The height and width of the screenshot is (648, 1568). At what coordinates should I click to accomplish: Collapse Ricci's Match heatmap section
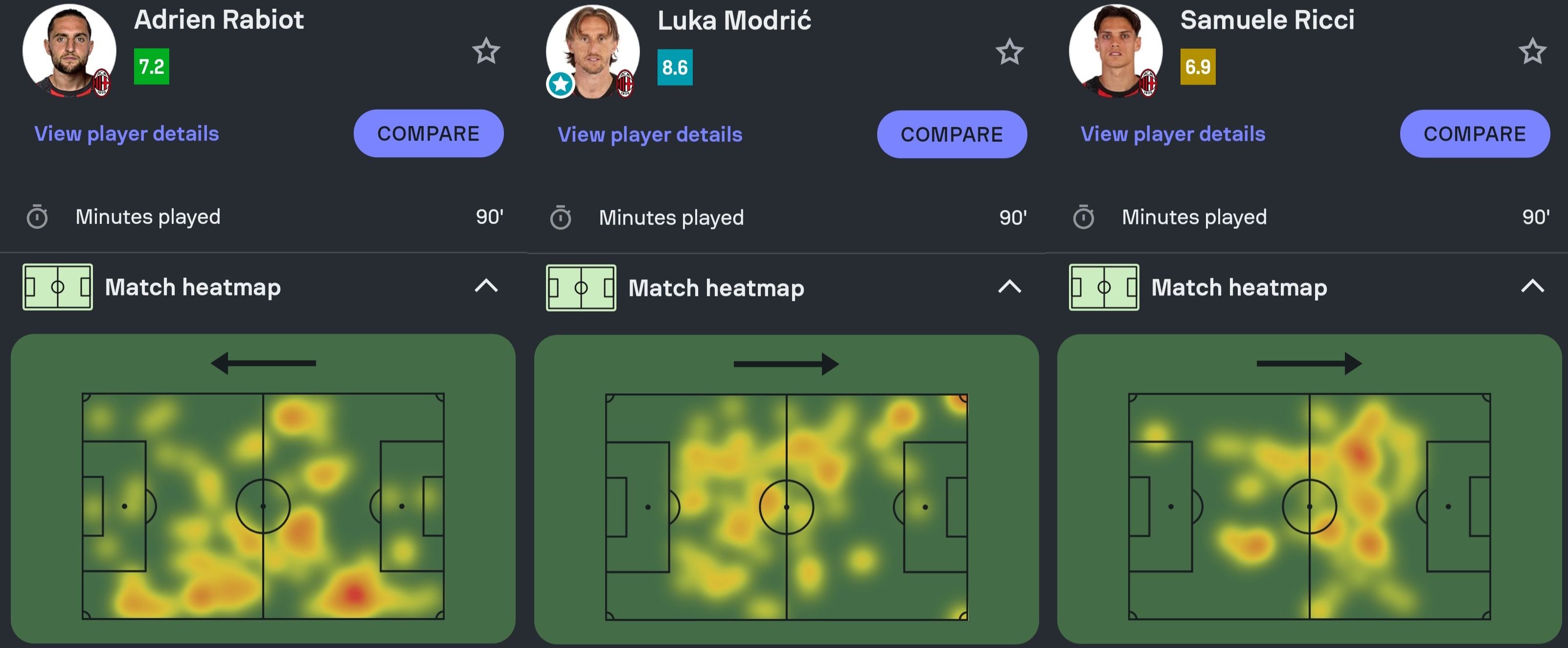point(1532,287)
